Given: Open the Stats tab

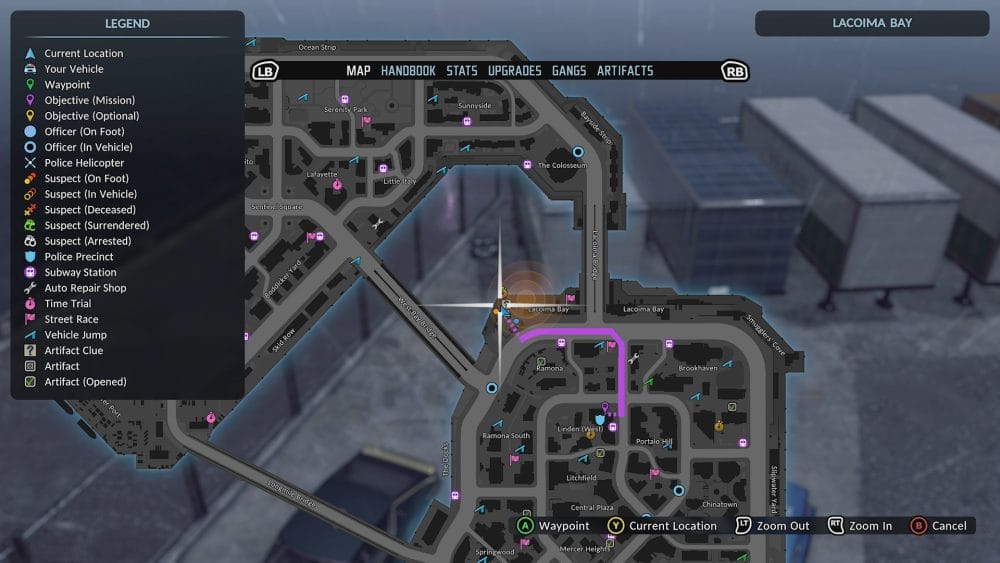Looking at the screenshot, I should pyautogui.click(x=462, y=71).
